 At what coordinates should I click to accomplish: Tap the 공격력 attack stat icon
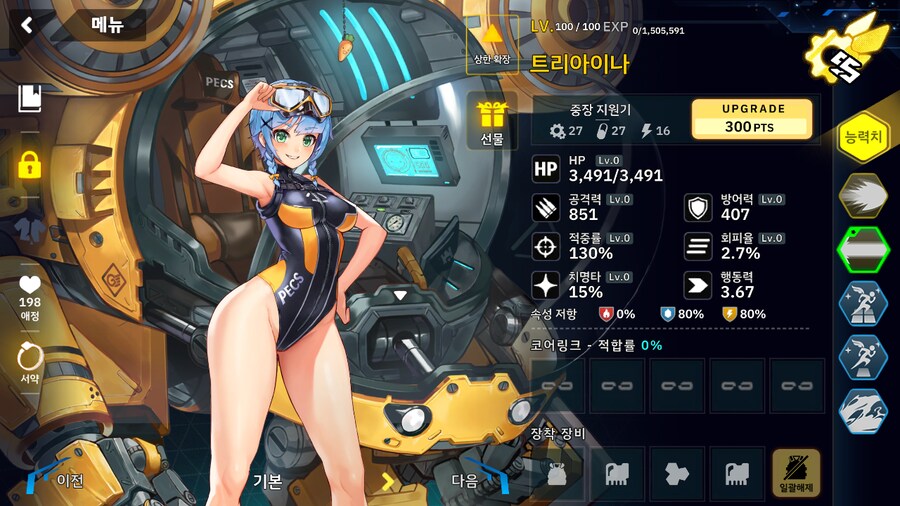click(546, 207)
